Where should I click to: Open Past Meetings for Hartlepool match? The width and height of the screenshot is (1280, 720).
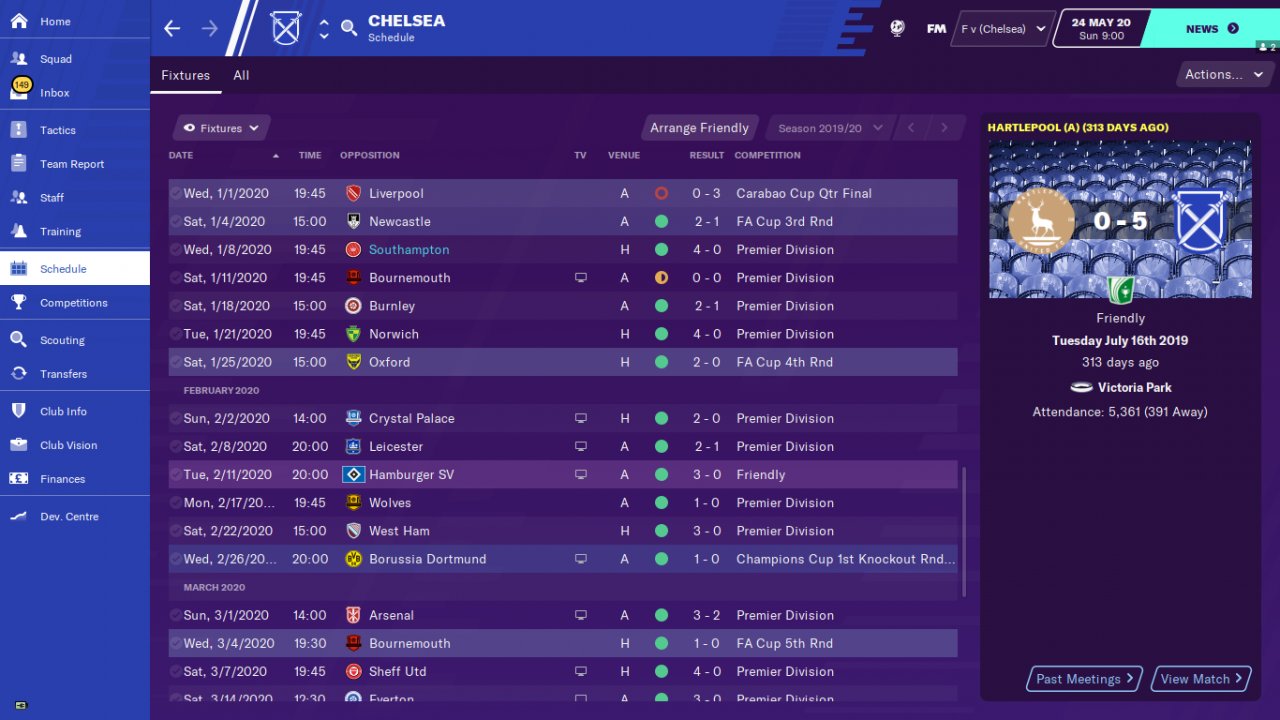pyautogui.click(x=1085, y=679)
